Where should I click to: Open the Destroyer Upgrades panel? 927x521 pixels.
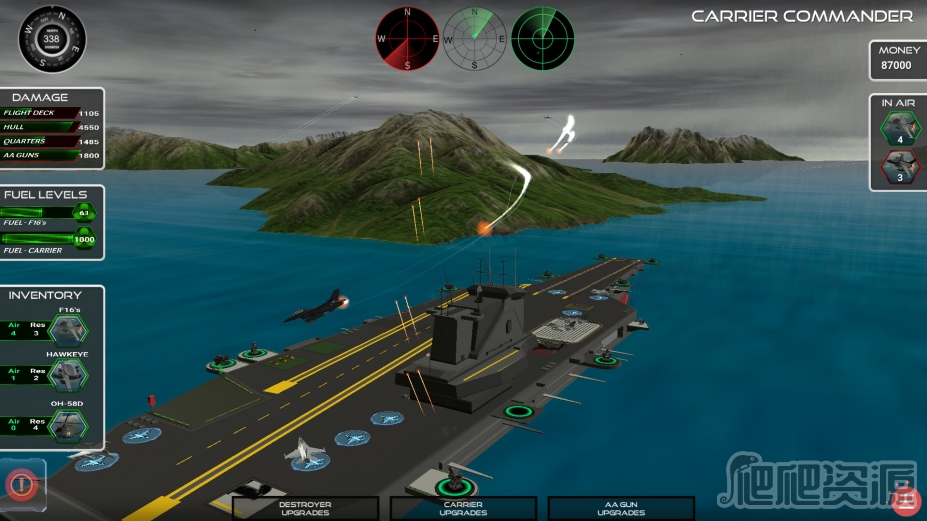[x=305, y=508]
